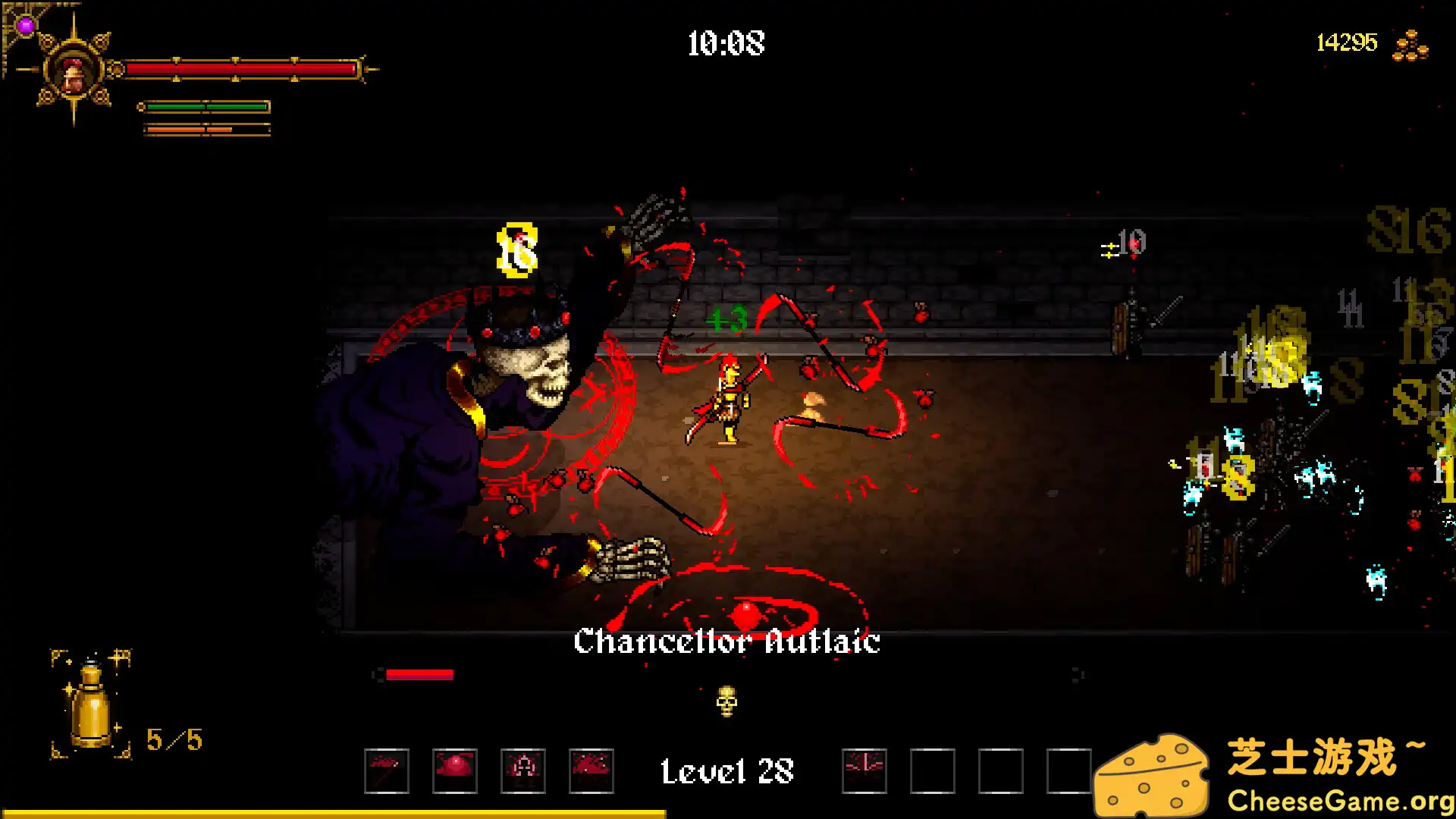This screenshot has width=1456, height=819.
Task: Click the purple orb gem in top-left frame
Action: [25, 27]
